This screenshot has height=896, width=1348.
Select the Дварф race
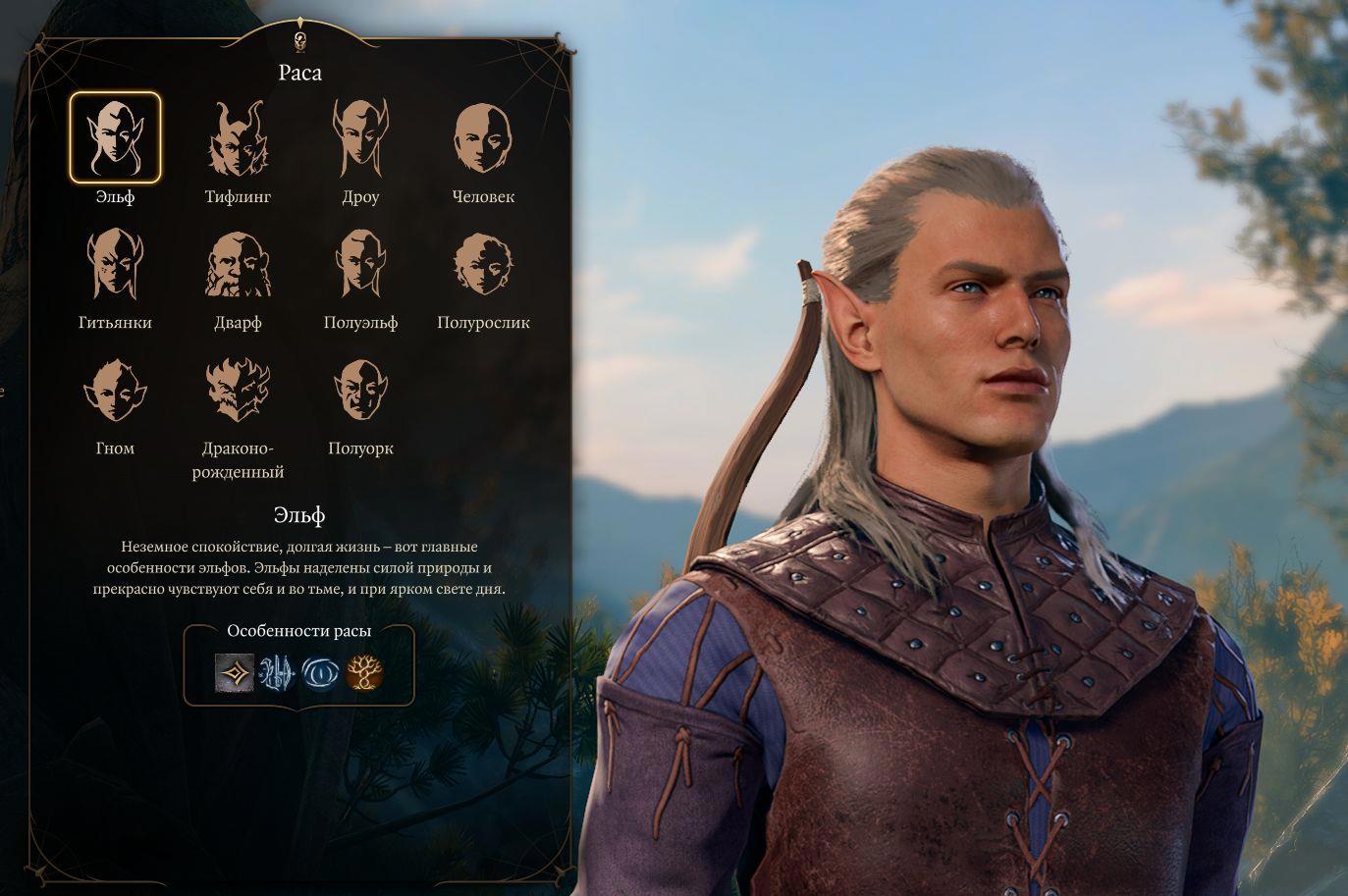click(238, 264)
